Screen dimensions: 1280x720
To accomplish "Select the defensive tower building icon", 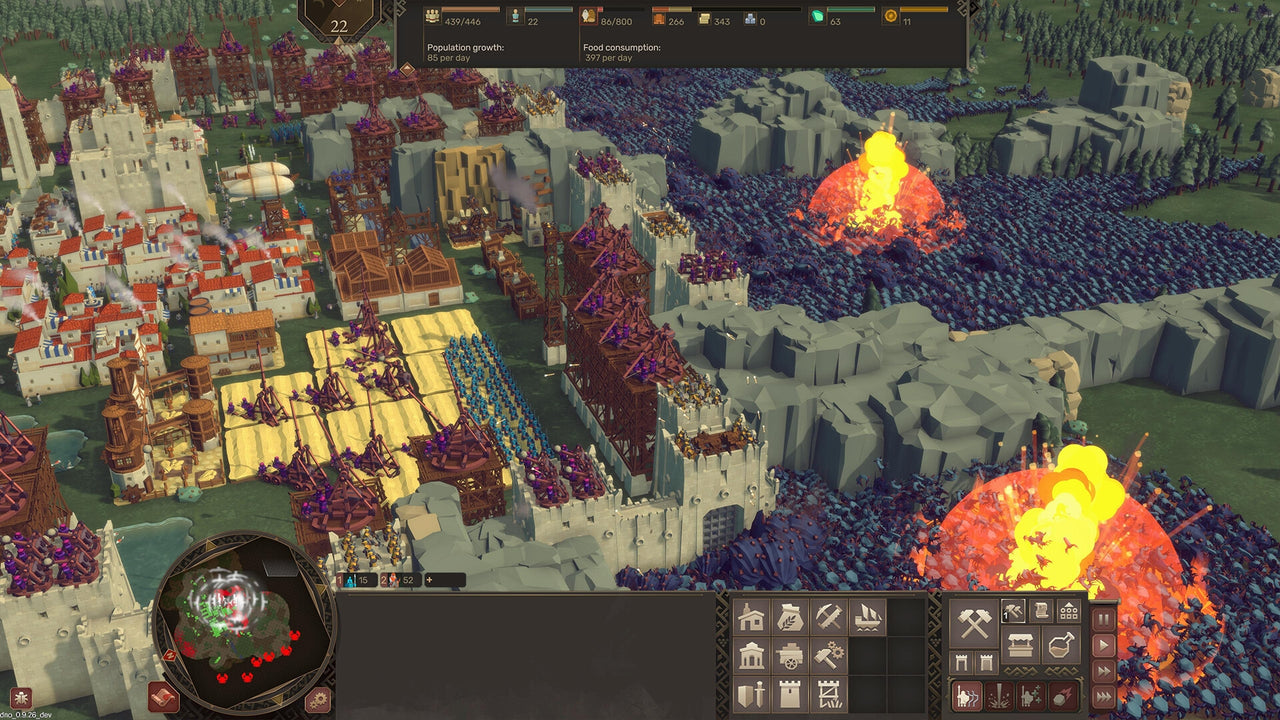I will tap(791, 694).
